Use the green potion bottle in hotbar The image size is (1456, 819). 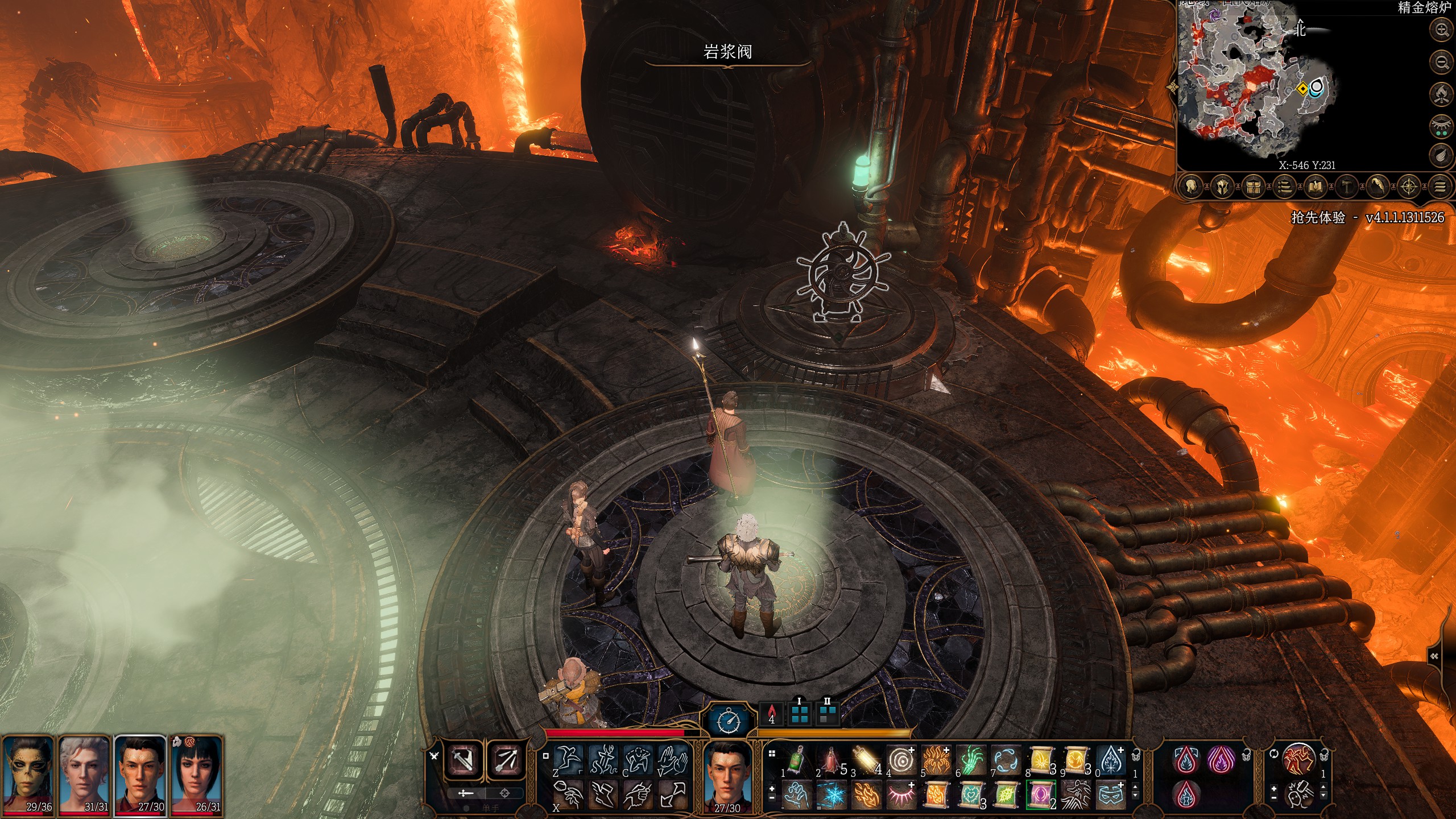click(796, 760)
